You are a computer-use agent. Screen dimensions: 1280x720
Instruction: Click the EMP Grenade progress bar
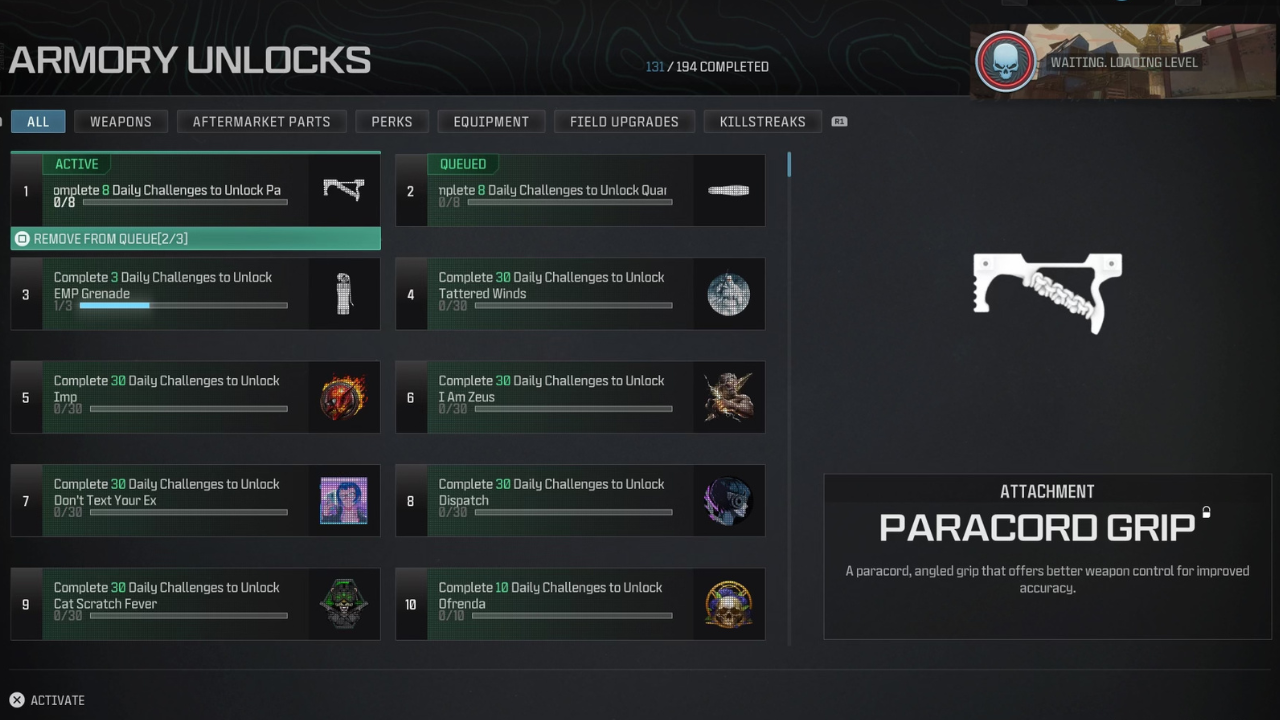coord(182,305)
